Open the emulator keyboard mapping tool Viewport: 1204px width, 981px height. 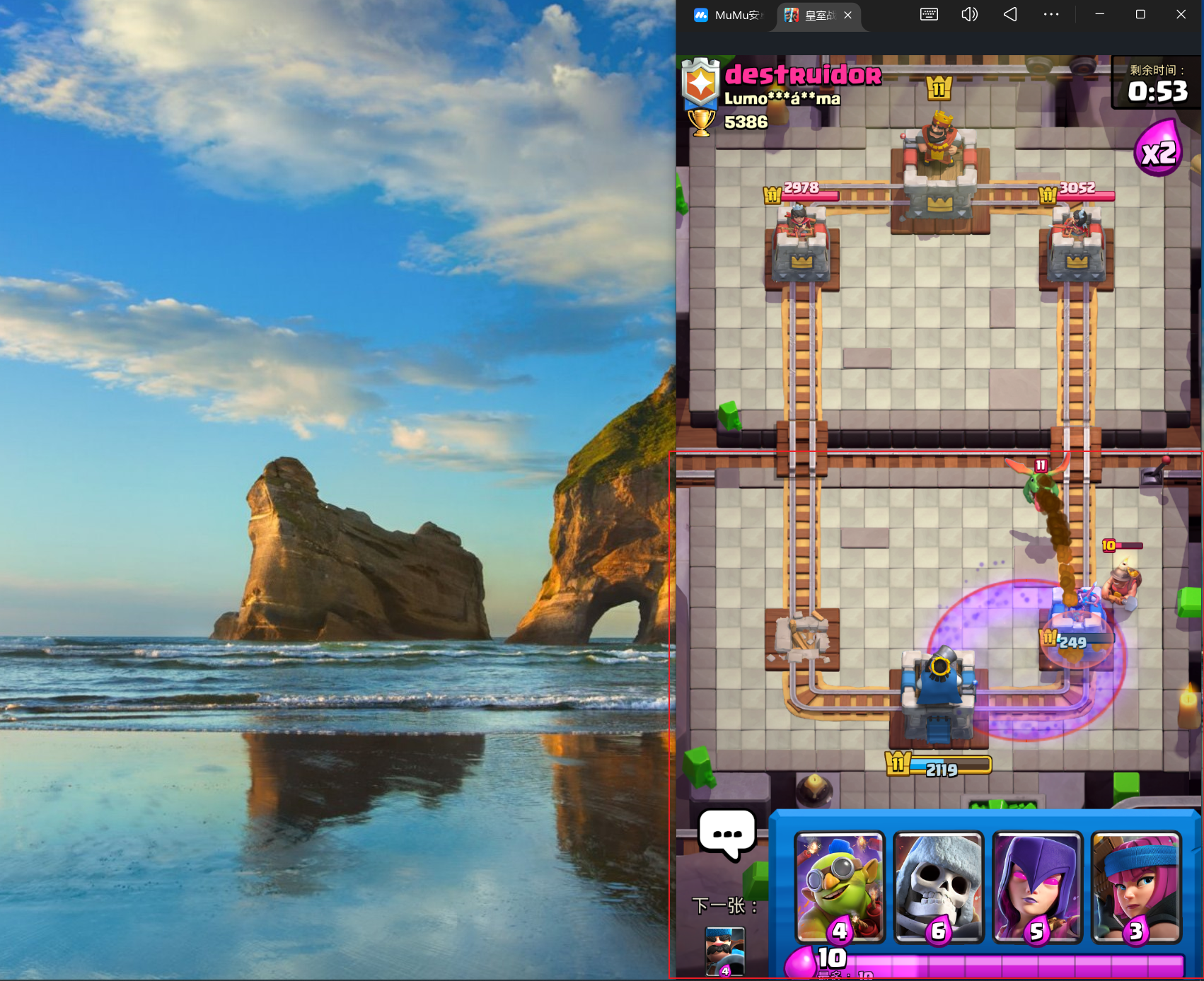coord(929,14)
